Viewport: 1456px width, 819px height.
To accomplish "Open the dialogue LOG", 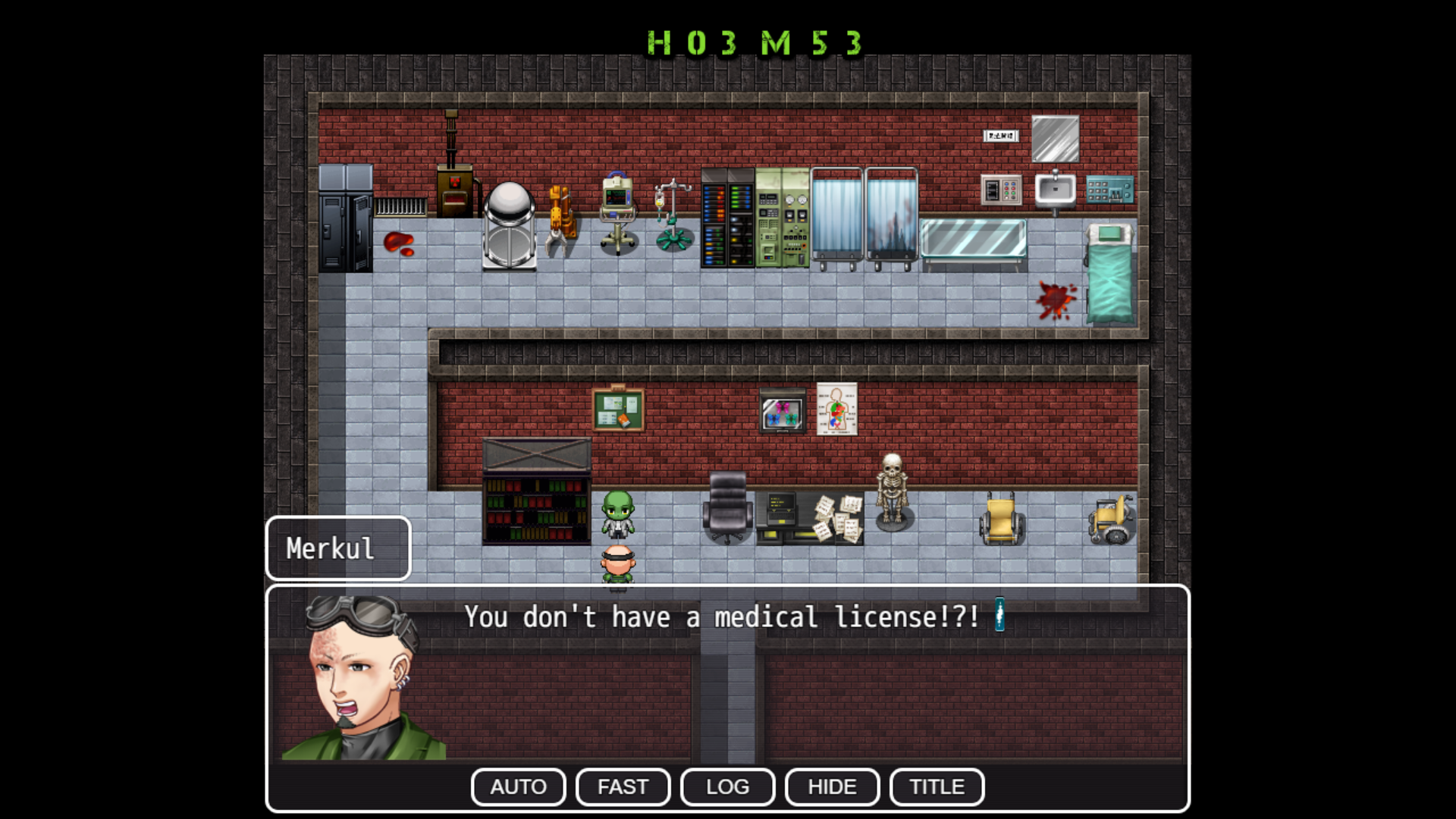I will click(727, 786).
